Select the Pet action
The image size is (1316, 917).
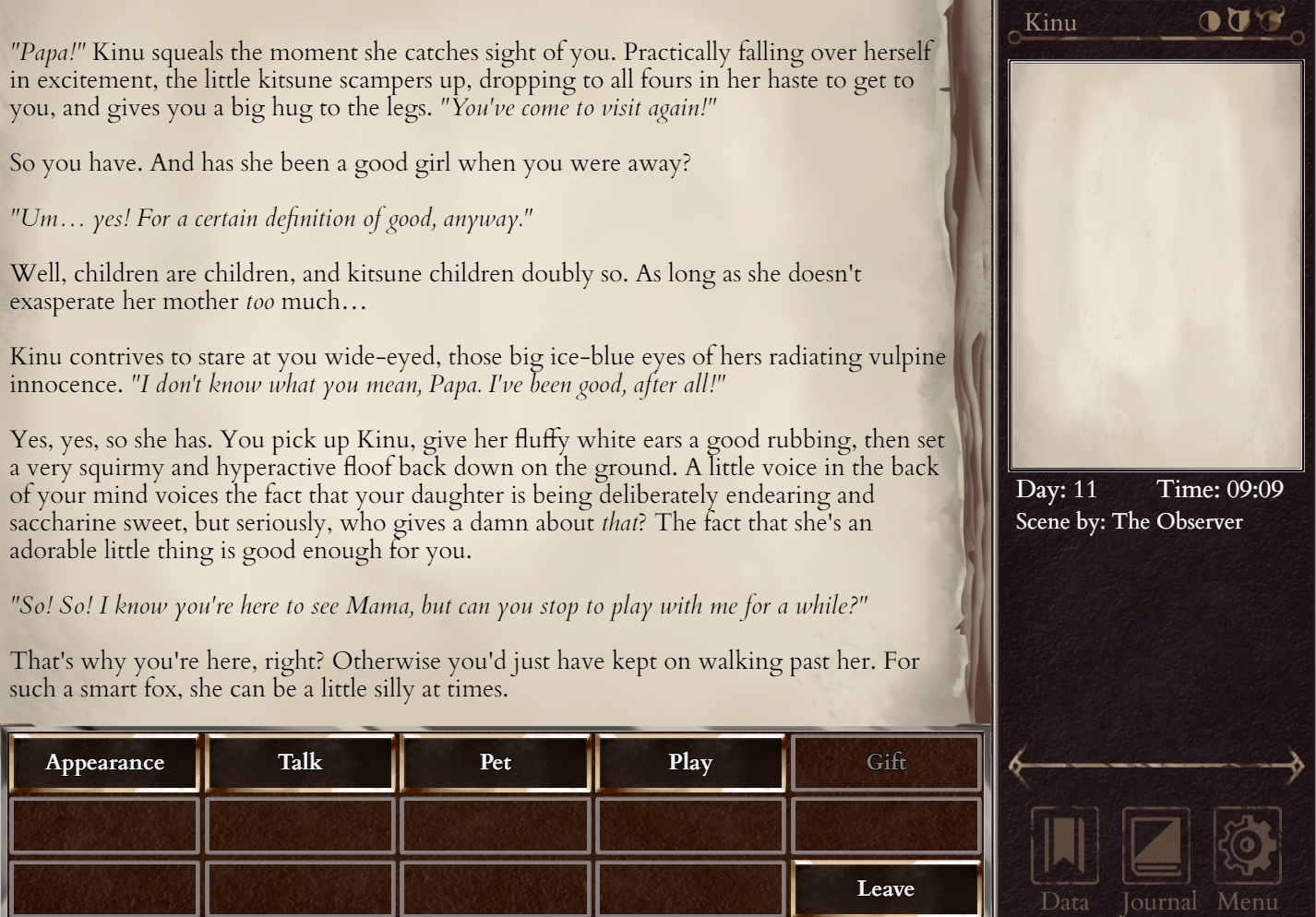click(496, 762)
